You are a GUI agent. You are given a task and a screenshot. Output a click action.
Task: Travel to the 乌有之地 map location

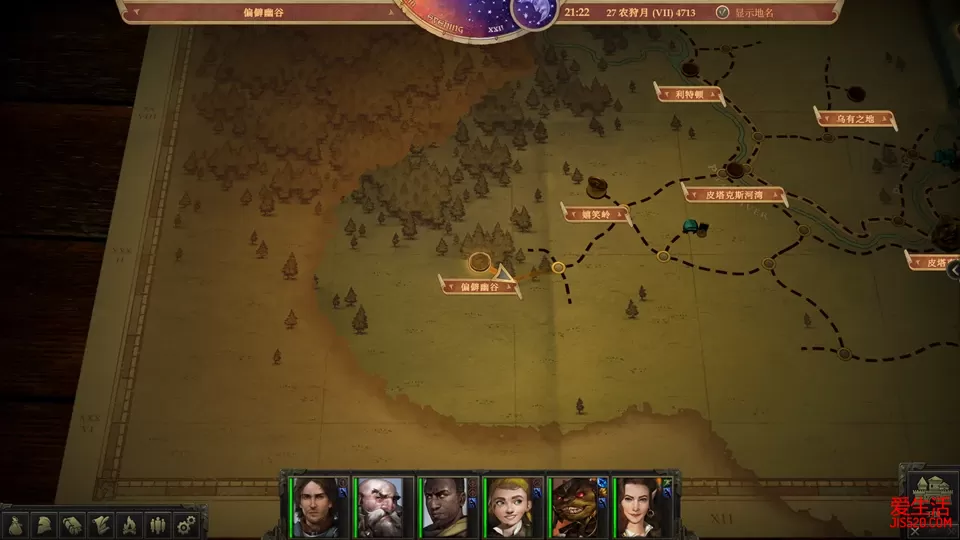click(855, 119)
